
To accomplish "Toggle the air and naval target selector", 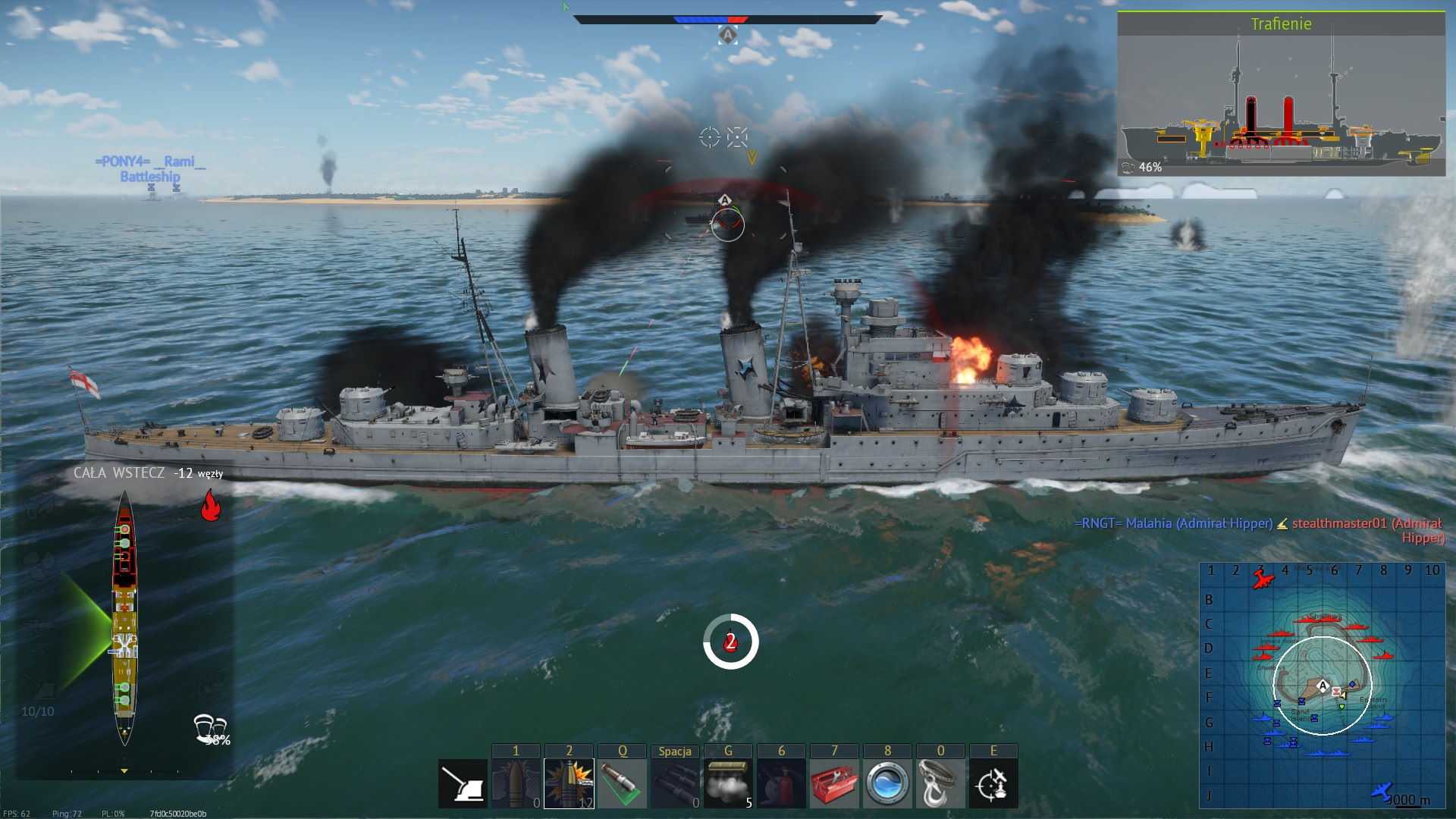I will 993,784.
